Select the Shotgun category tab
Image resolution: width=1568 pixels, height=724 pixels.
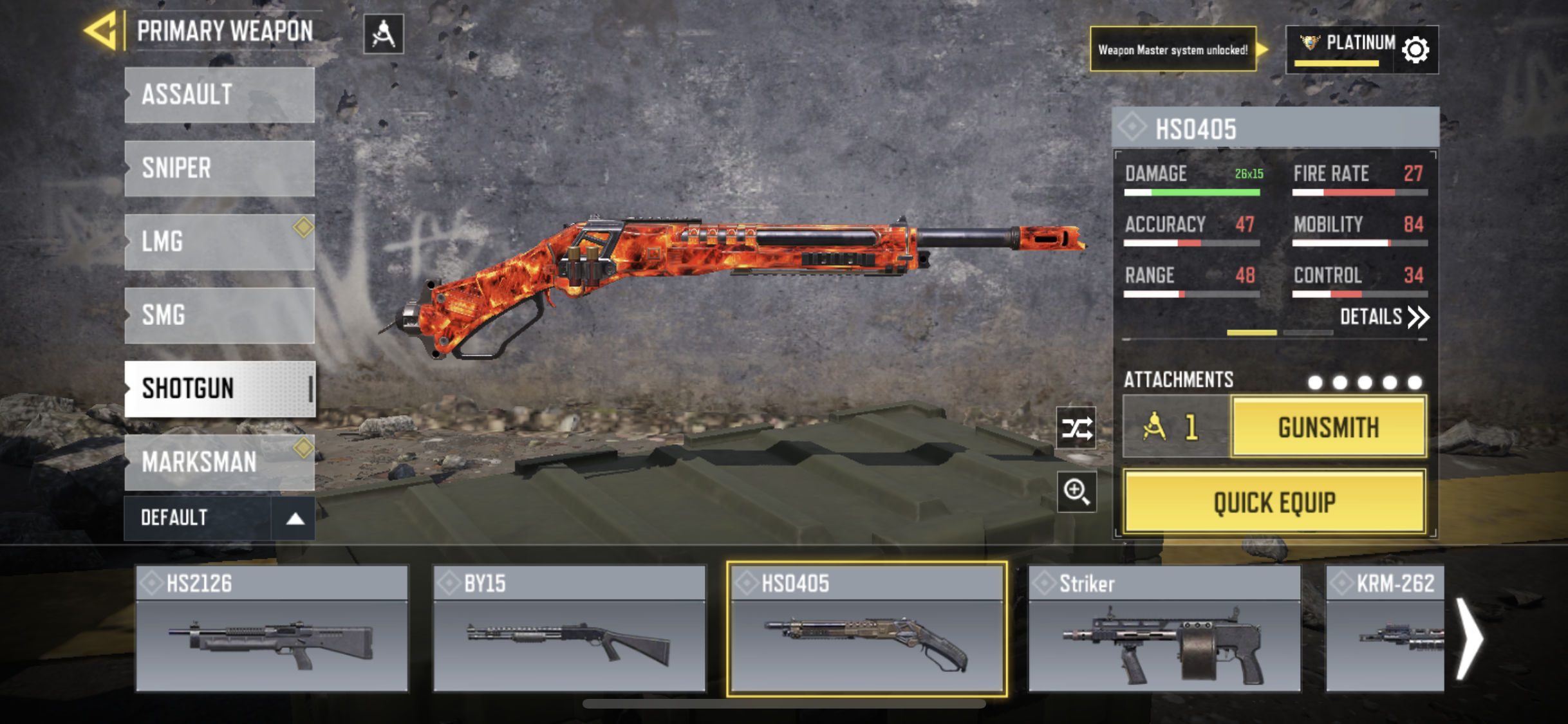(x=219, y=389)
